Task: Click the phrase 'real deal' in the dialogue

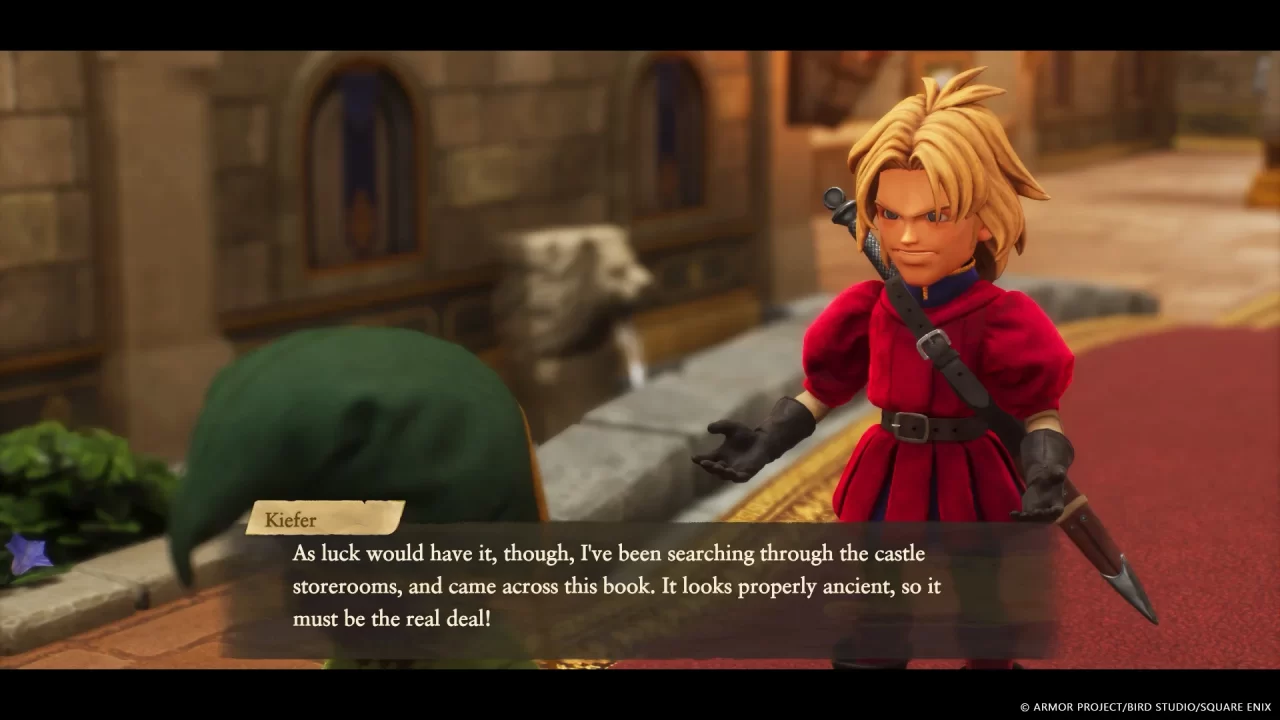Action: (x=447, y=620)
